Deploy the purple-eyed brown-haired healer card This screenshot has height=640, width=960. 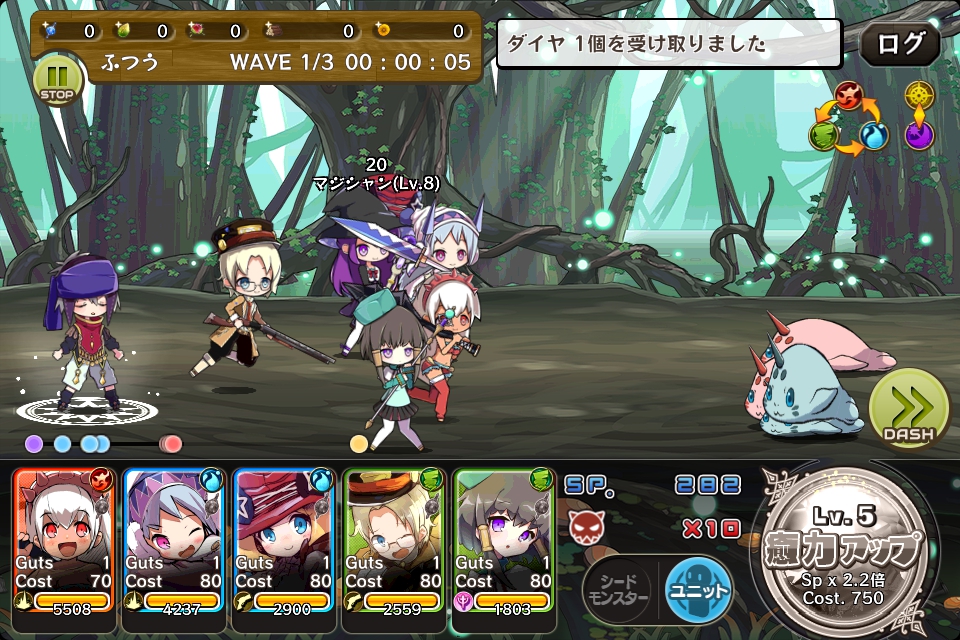coord(505,539)
